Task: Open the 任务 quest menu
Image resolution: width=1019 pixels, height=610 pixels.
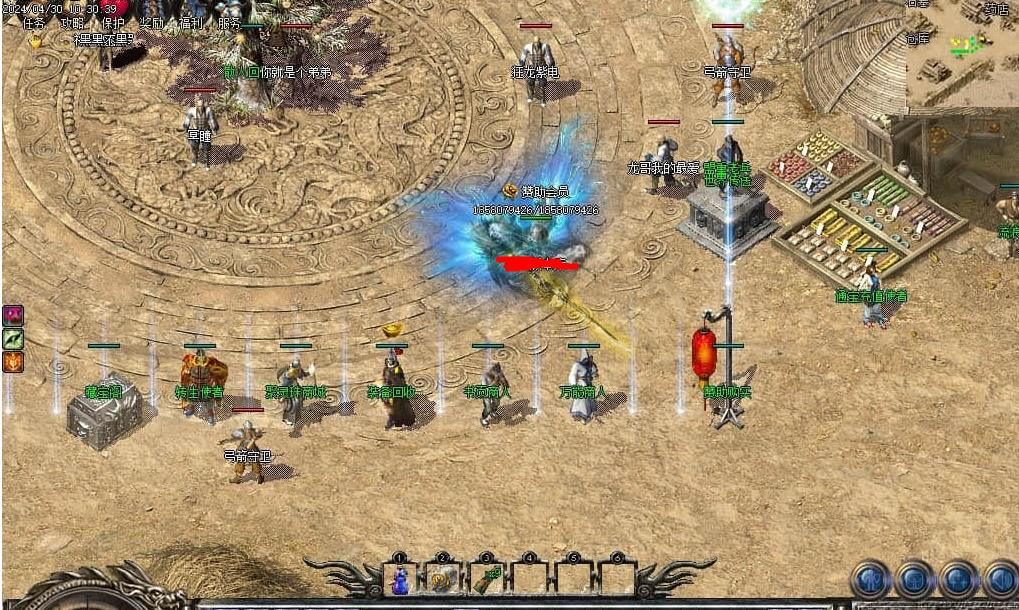Action: point(34,23)
